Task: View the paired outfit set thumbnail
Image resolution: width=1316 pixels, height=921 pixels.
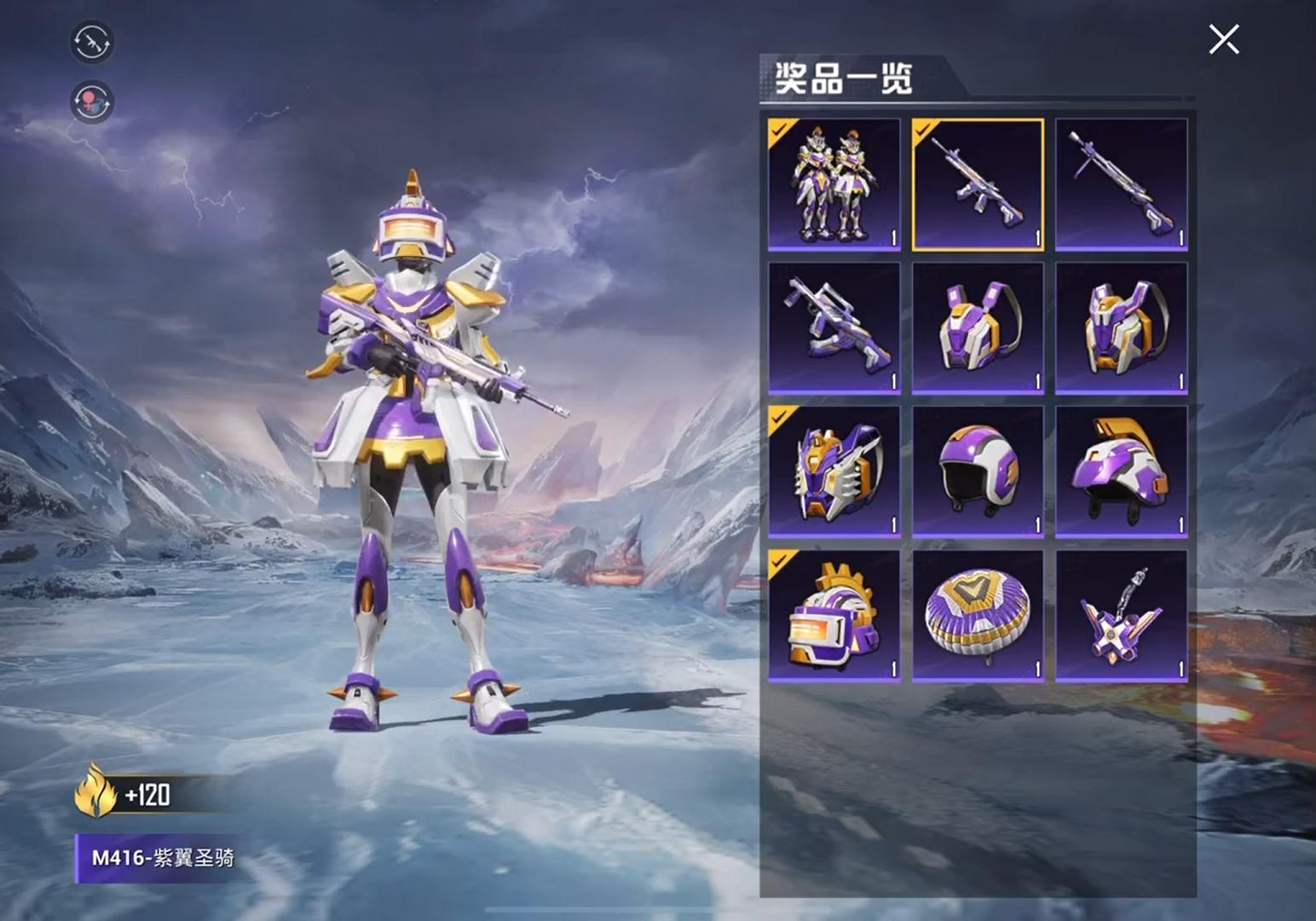Action: (x=834, y=183)
